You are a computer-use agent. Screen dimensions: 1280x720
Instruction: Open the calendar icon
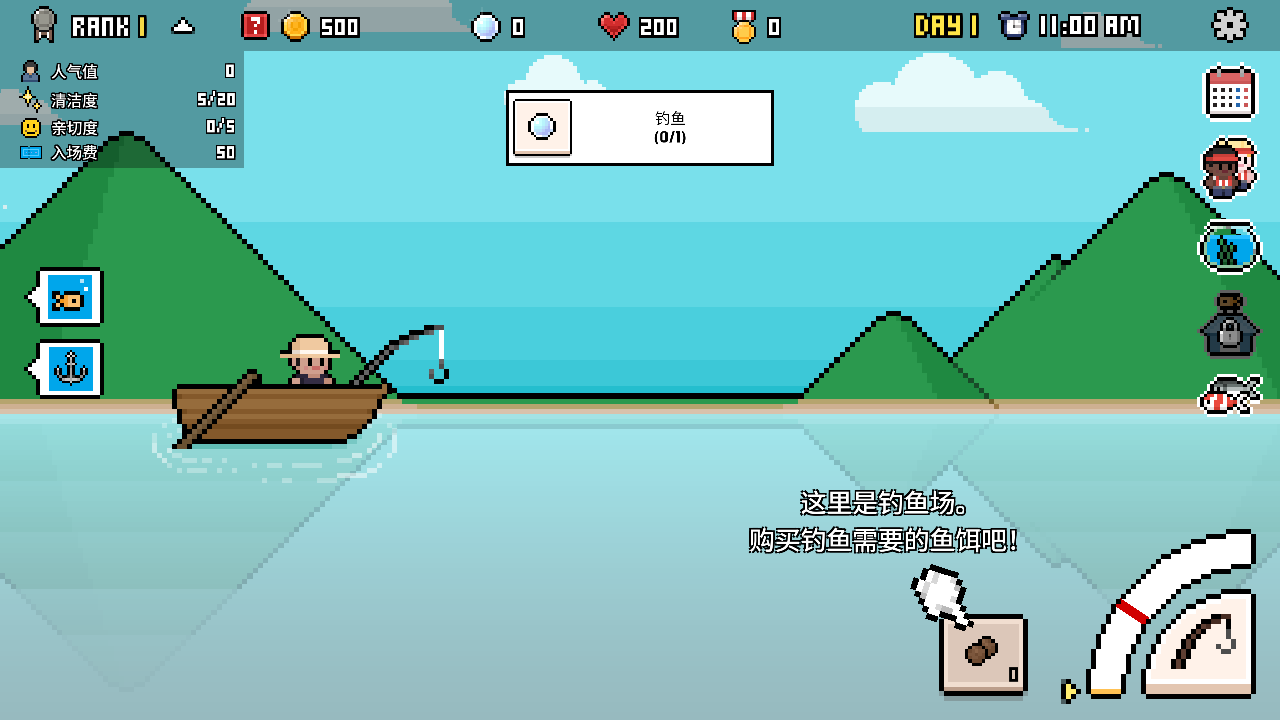click(x=1229, y=93)
